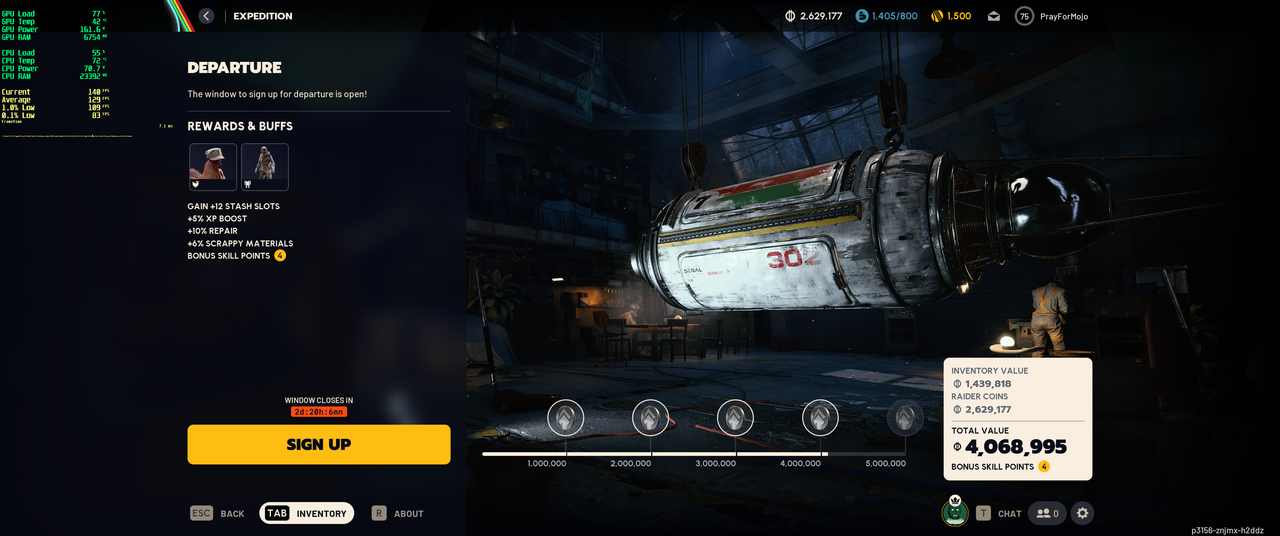Open the chat panel
1280x536 pixels.
pyautogui.click(x=998, y=513)
